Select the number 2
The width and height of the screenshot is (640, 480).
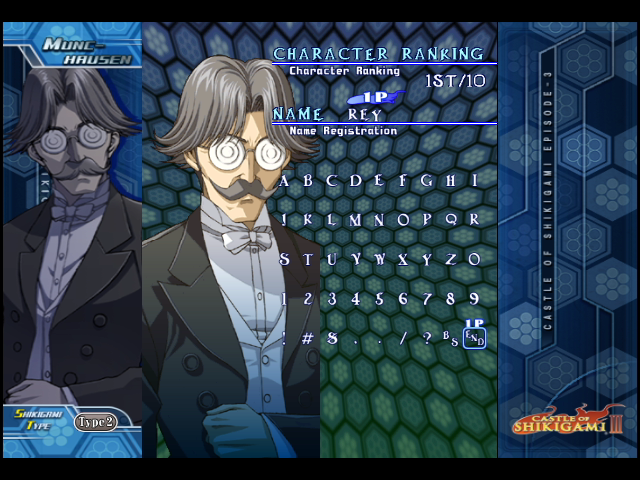[x=308, y=299]
